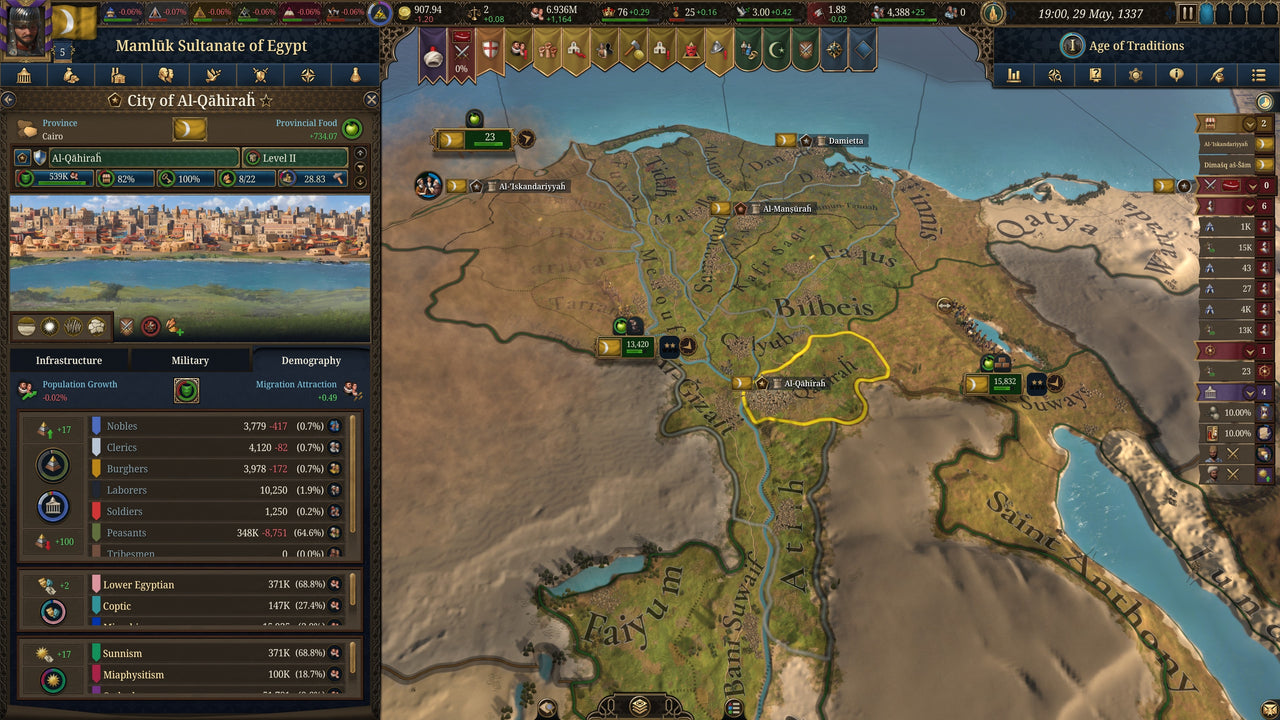This screenshot has width=1280, height=720.
Task: Open the Damietta map label
Action: coord(844,141)
